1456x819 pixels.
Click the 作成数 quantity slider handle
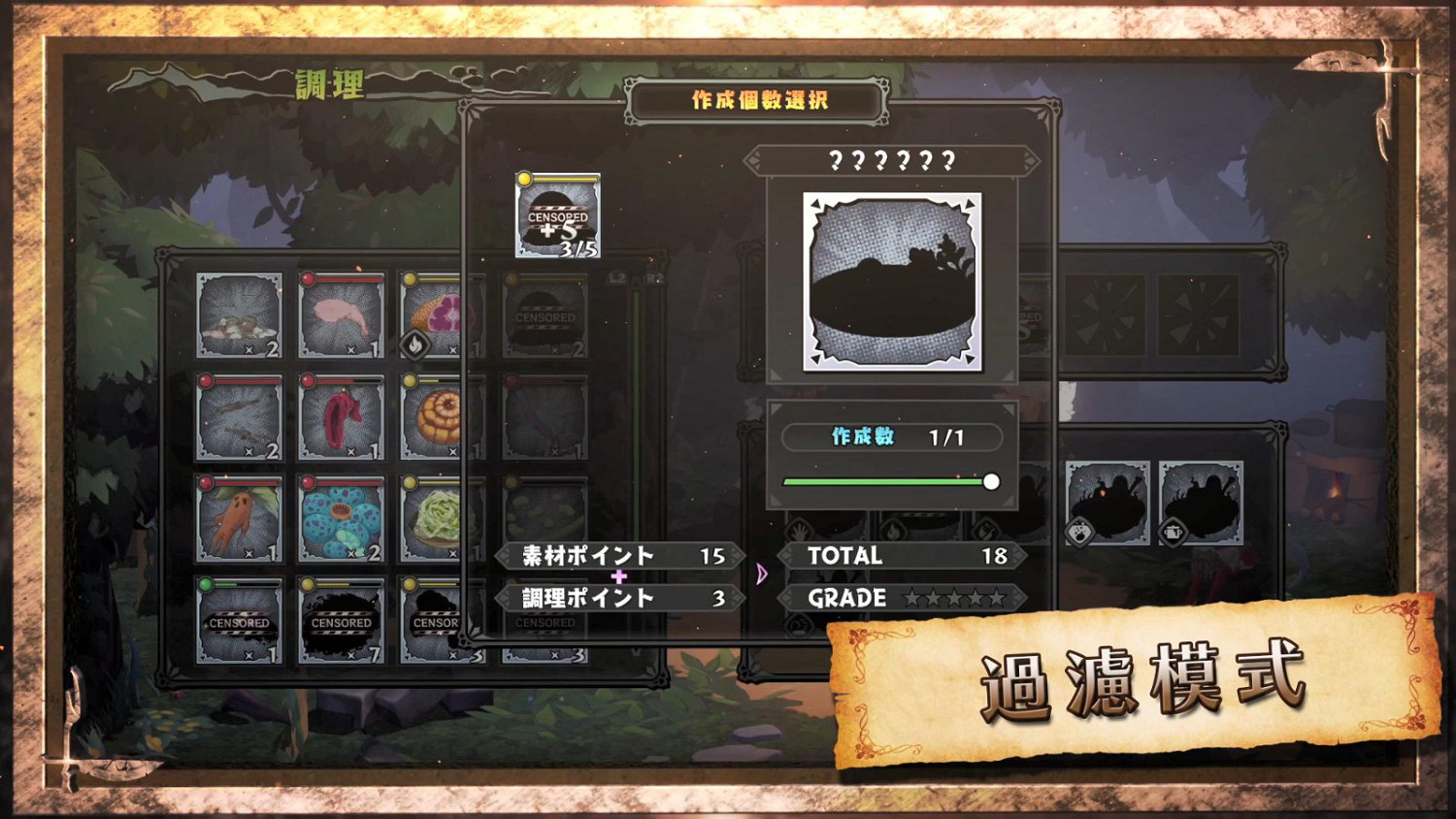coord(991,481)
